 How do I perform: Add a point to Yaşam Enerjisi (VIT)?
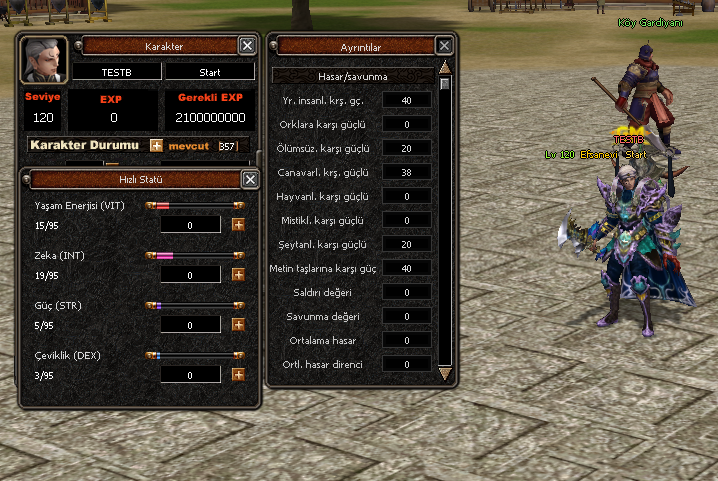pyautogui.click(x=238, y=224)
